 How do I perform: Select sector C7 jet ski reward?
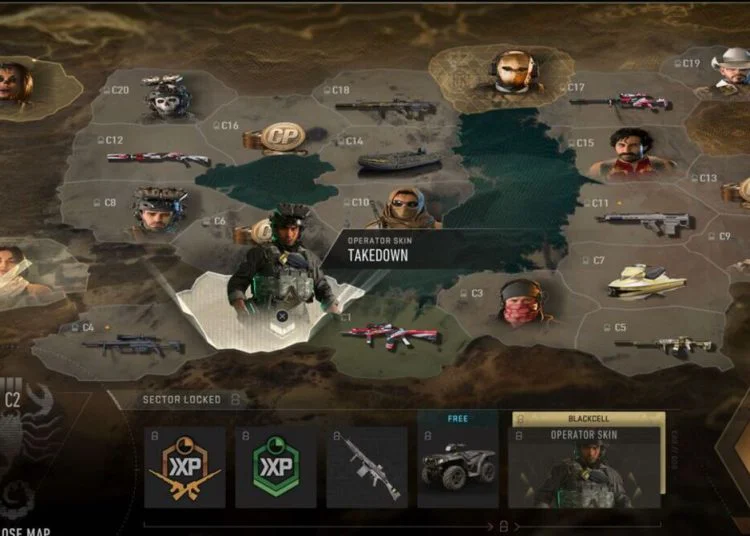[x=647, y=281]
